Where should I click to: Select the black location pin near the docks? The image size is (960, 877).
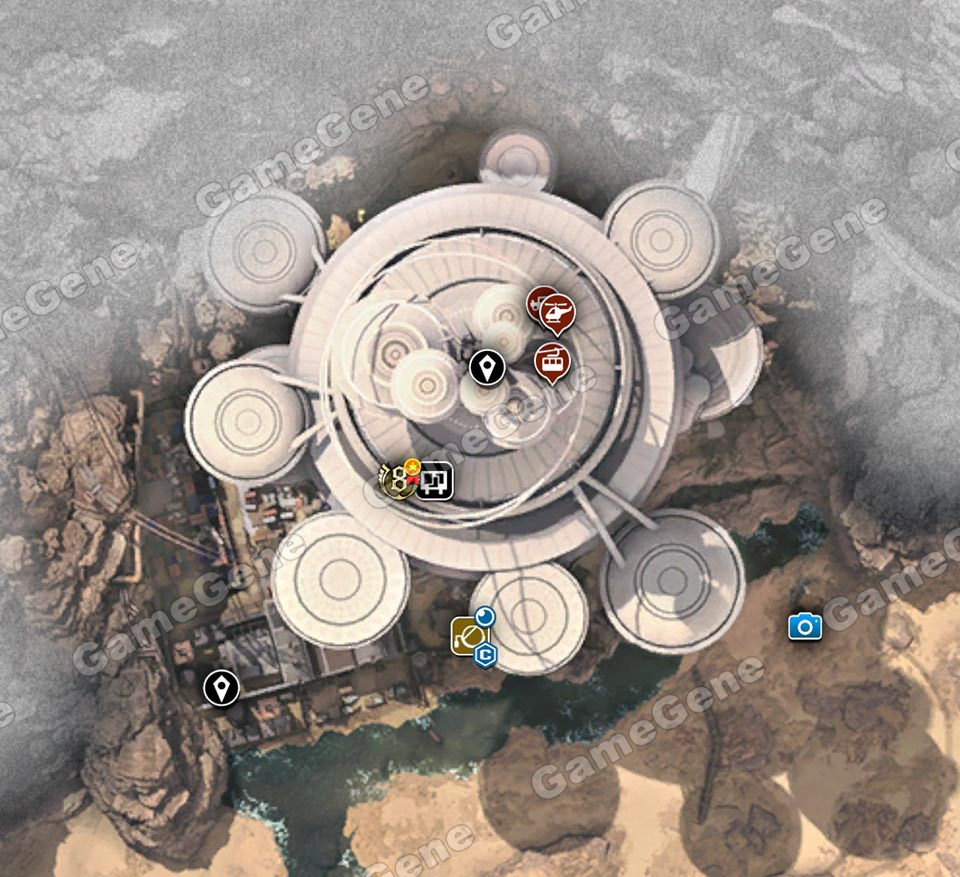click(x=220, y=688)
